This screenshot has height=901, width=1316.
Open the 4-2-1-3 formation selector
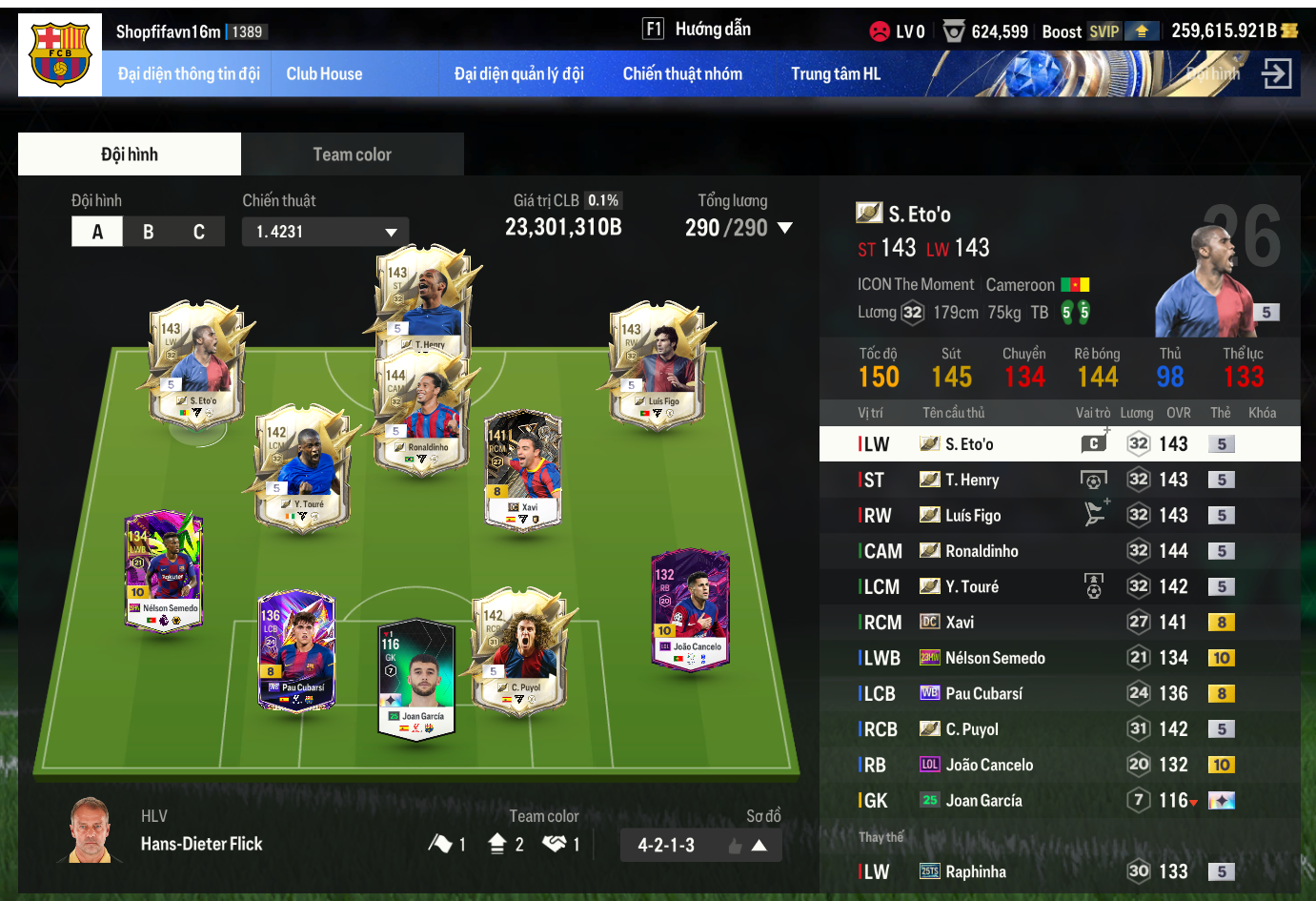pos(700,846)
